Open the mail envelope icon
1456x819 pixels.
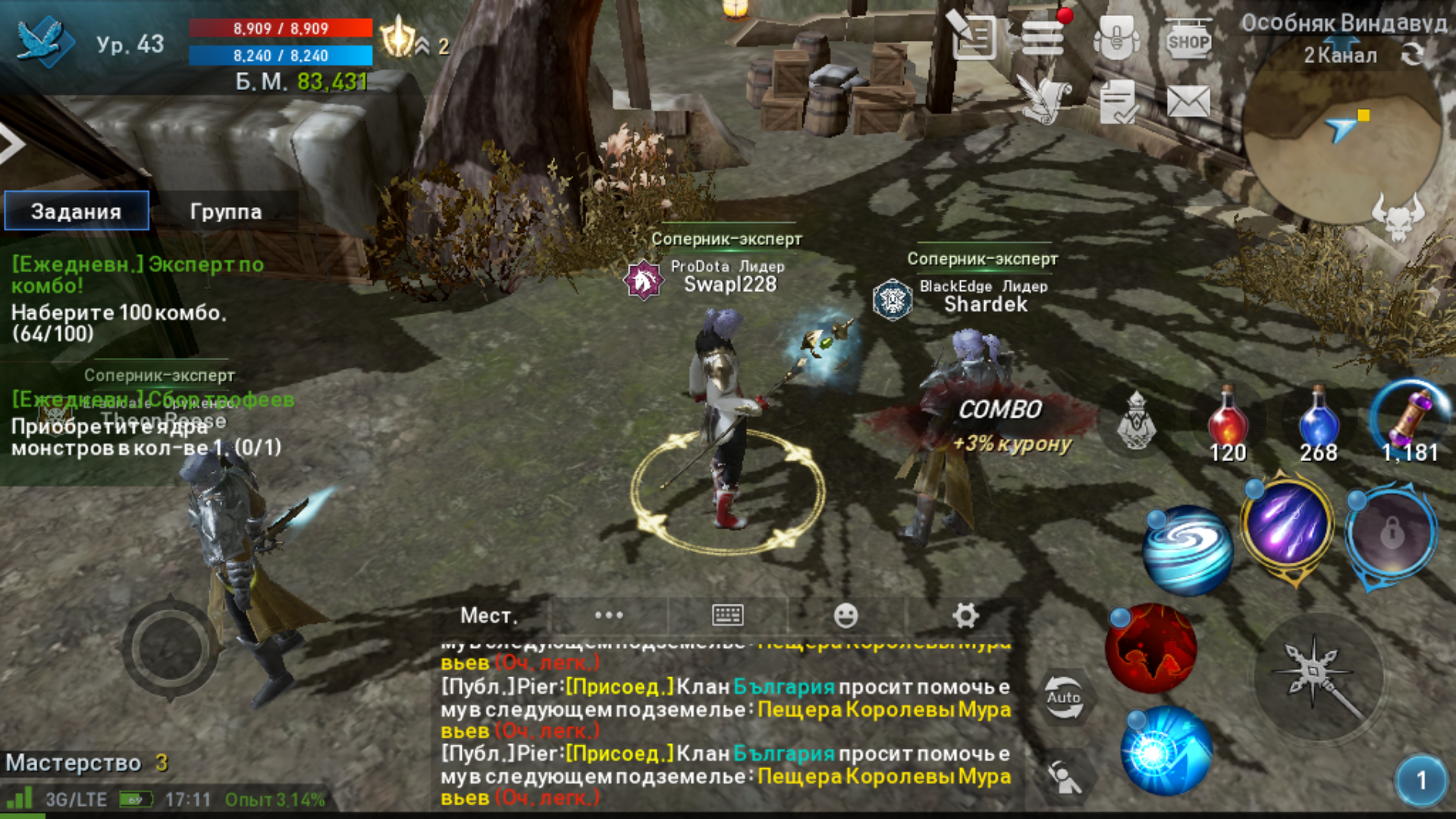pyautogui.click(x=1188, y=102)
